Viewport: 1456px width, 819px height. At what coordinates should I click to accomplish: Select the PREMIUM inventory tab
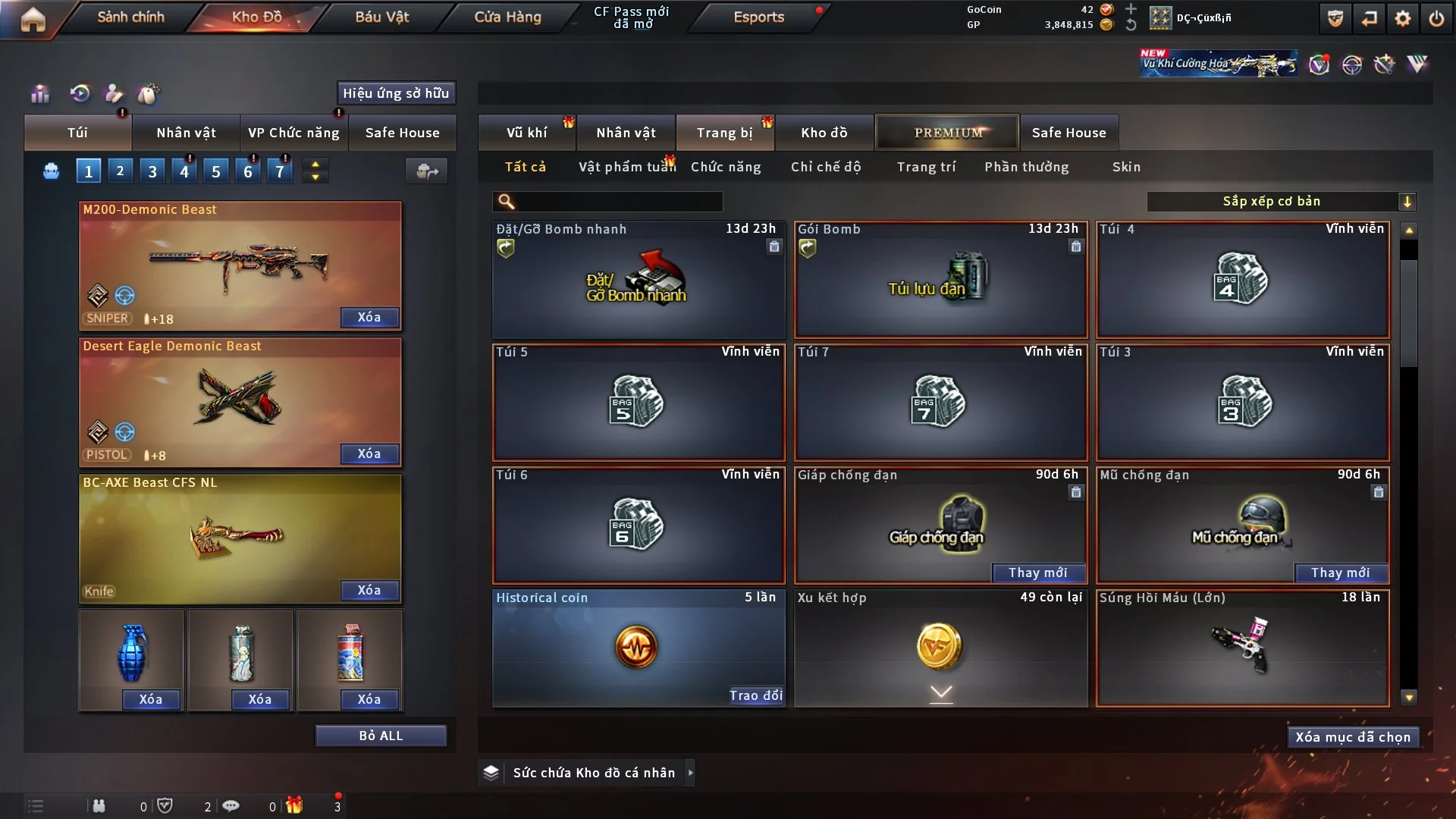tap(948, 133)
